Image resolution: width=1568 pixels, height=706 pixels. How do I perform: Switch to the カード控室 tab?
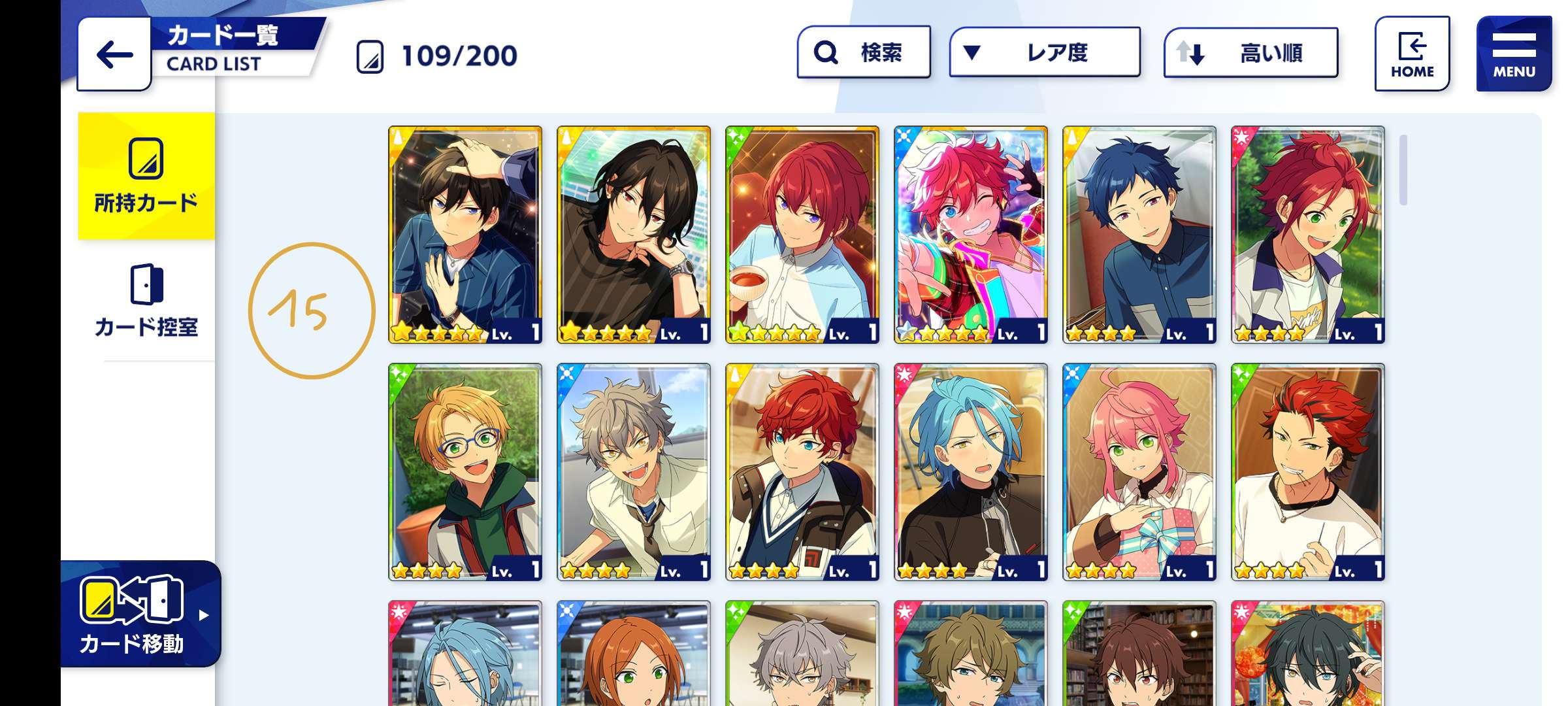pyautogui.click(x=146, y=301)
